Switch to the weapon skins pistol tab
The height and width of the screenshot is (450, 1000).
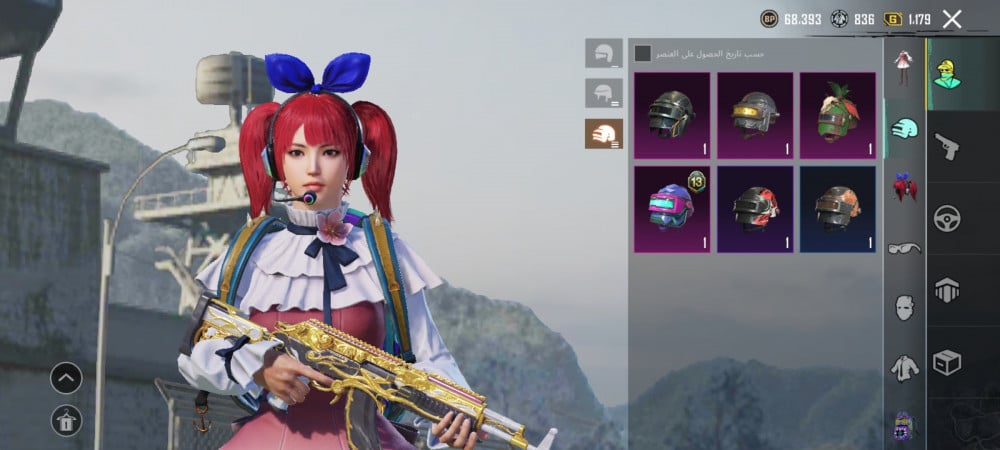(946, 147)
